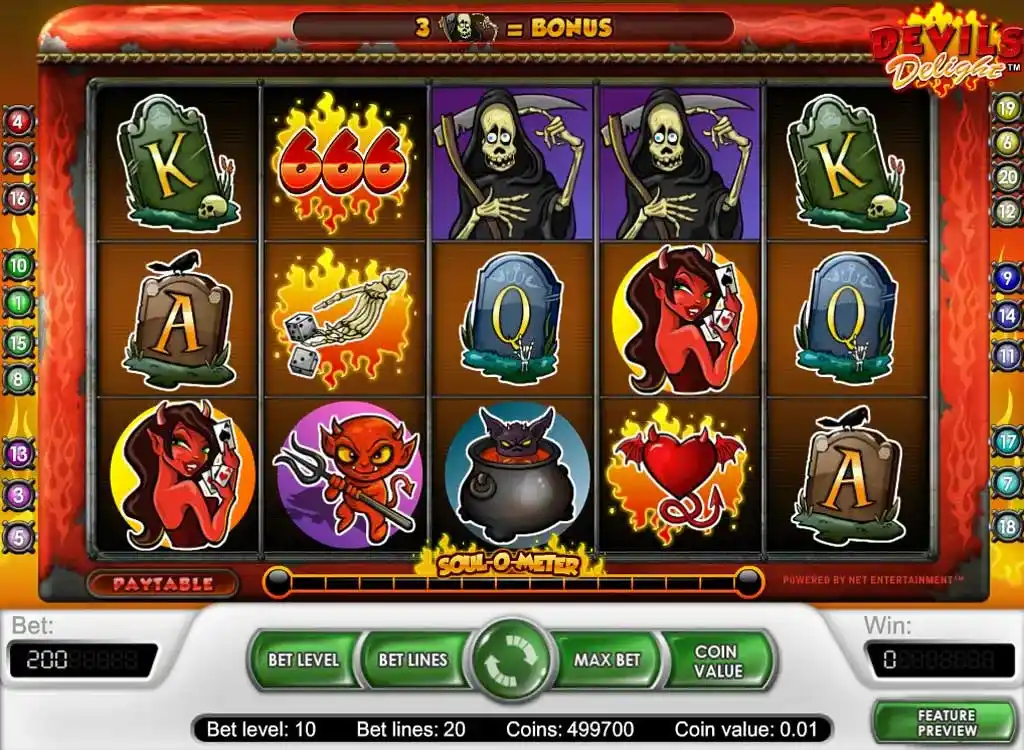Select bet line number 8 marker
Screen dimensions: 1024x750
19,380
